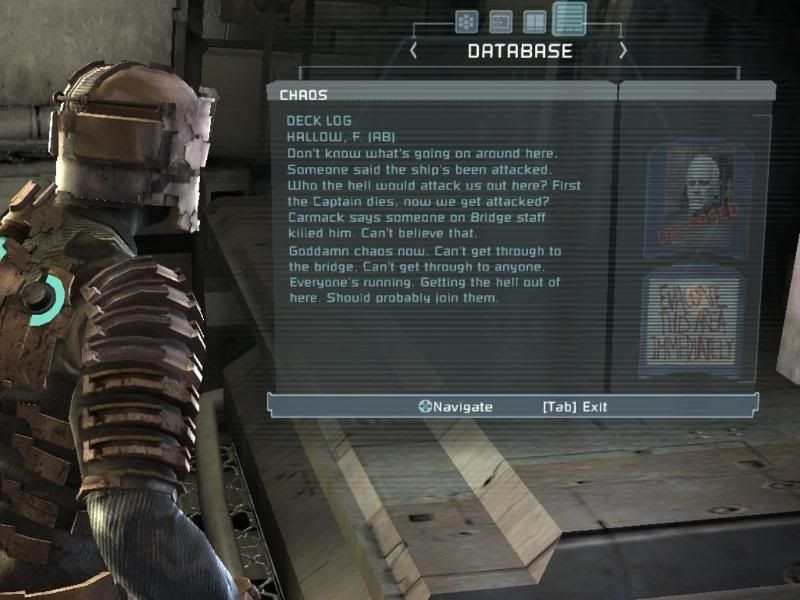
Task: Open the first tab with the grid icon
Action: pos(466,21)
